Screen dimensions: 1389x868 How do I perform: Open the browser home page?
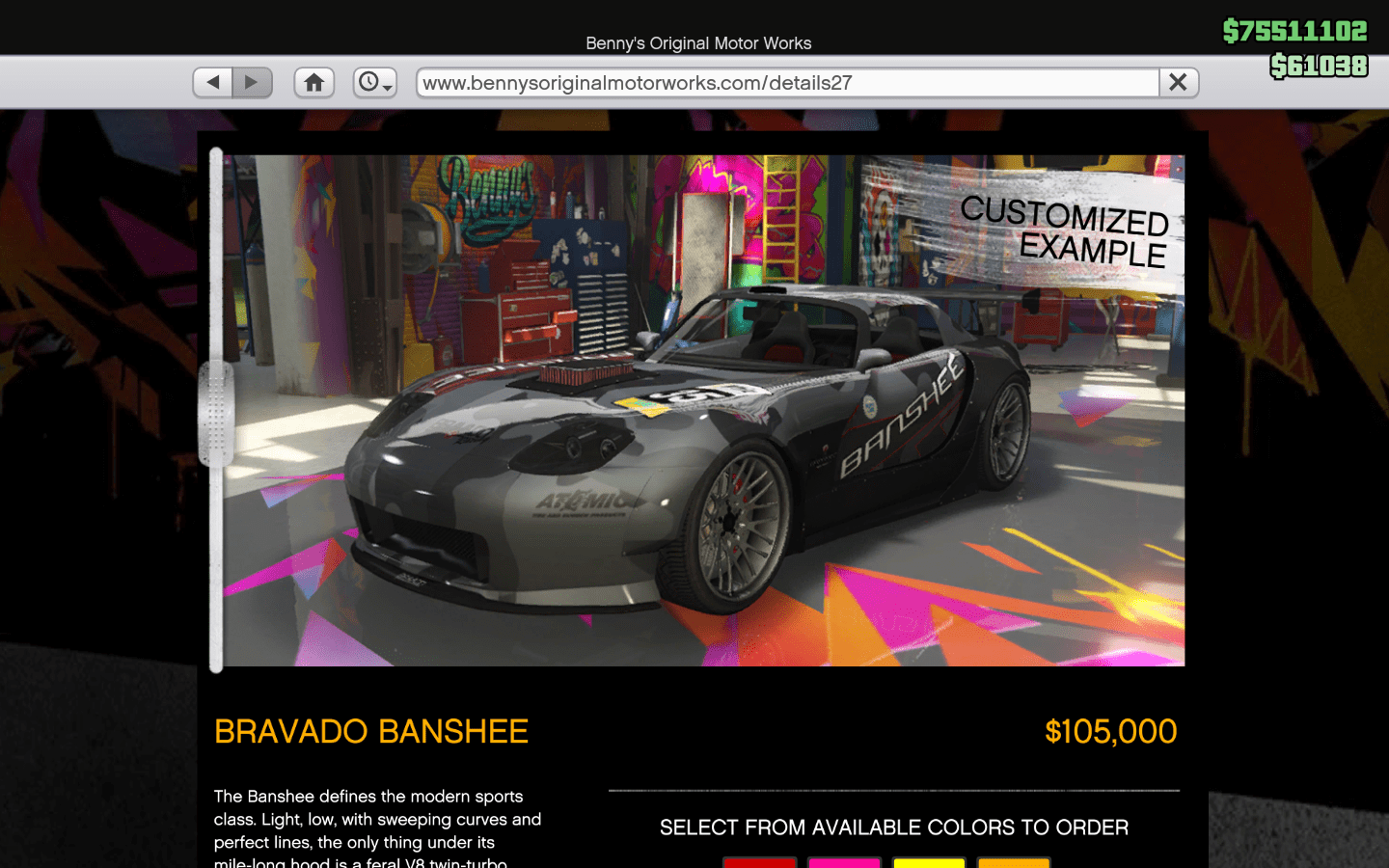(x=314, y=83)
